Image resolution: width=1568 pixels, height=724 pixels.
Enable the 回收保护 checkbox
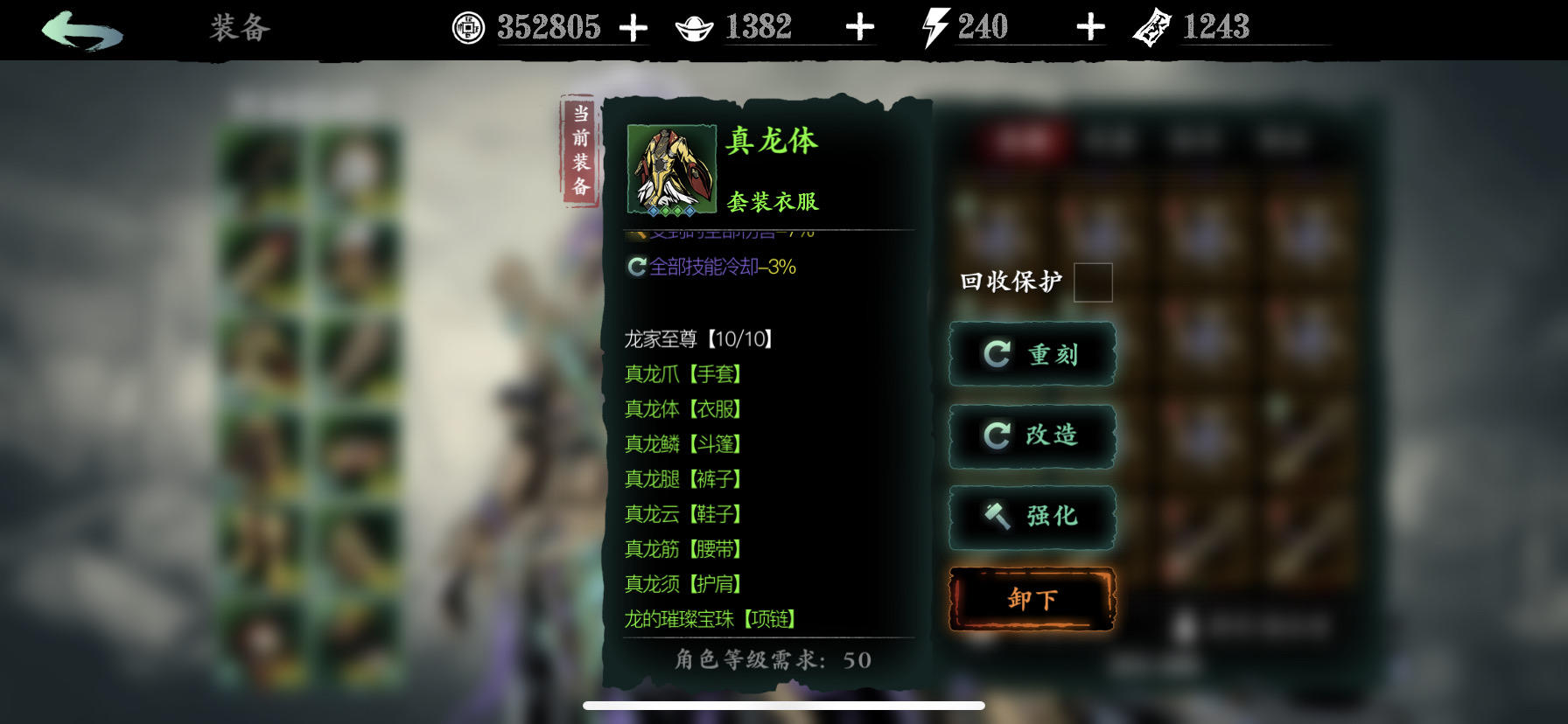[x=1093, y=281]
